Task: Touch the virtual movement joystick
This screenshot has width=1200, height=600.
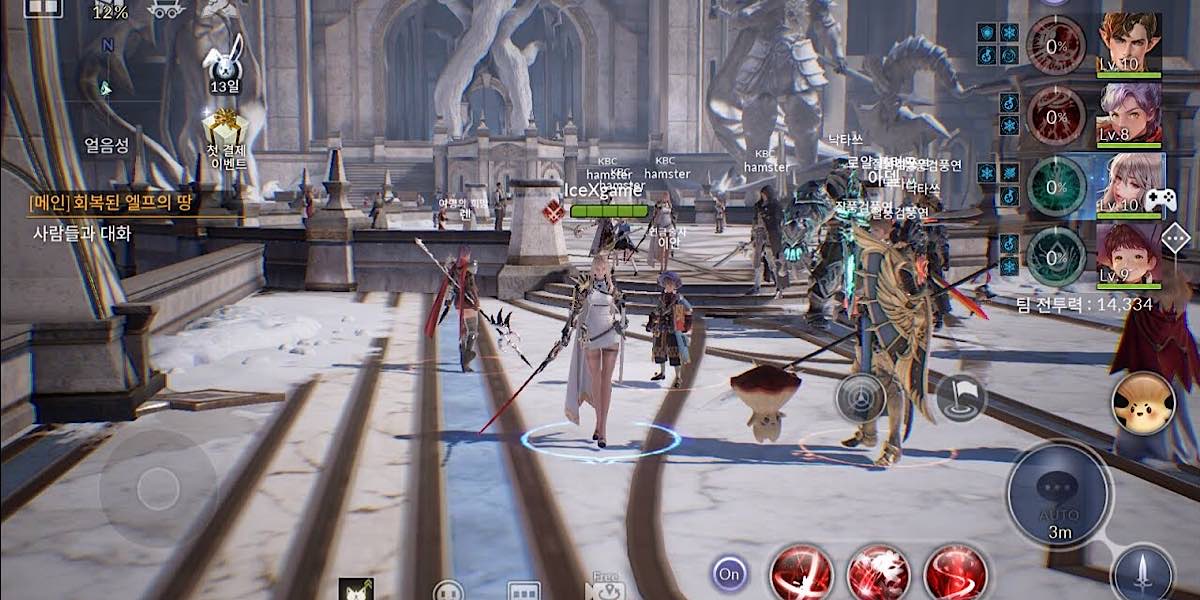Action: [158, 488]
